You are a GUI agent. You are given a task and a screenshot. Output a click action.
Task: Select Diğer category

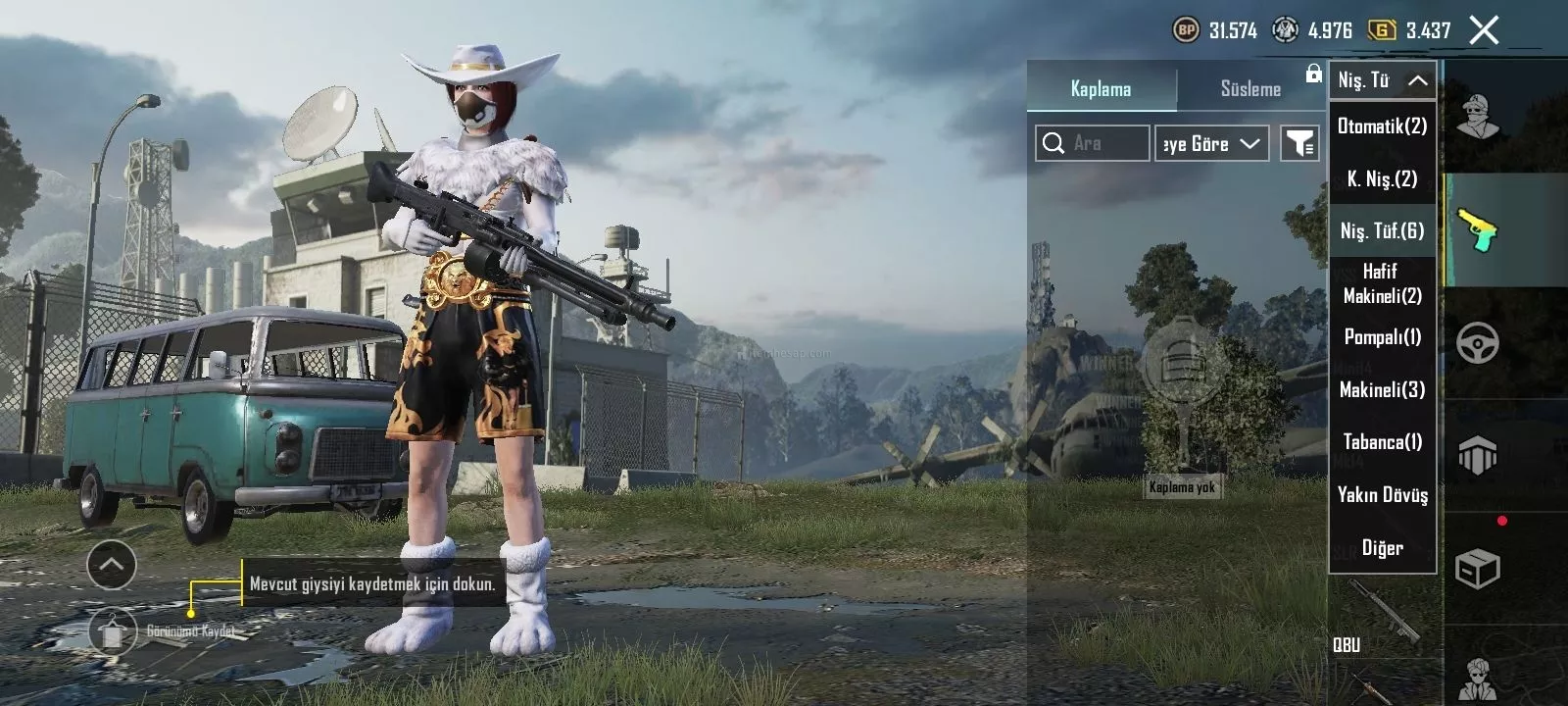[1382, 548]
